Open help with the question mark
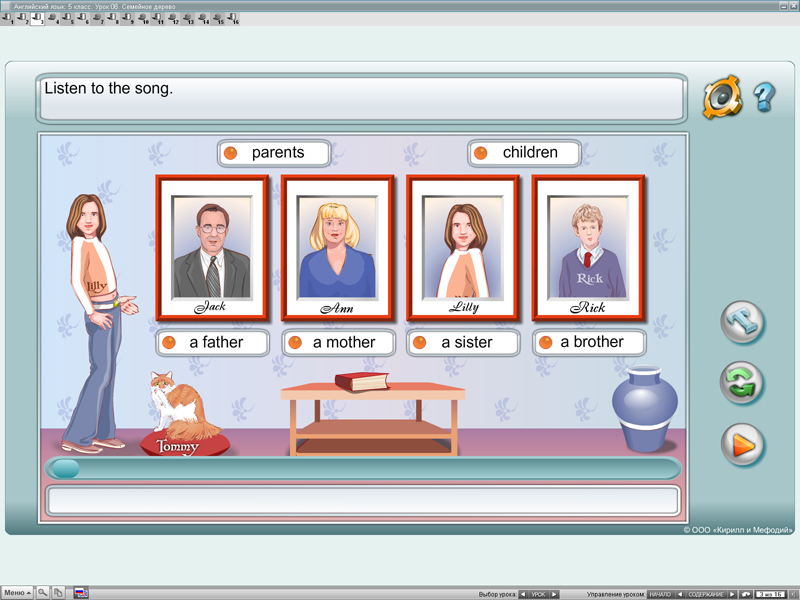 [x=764, y=97]
